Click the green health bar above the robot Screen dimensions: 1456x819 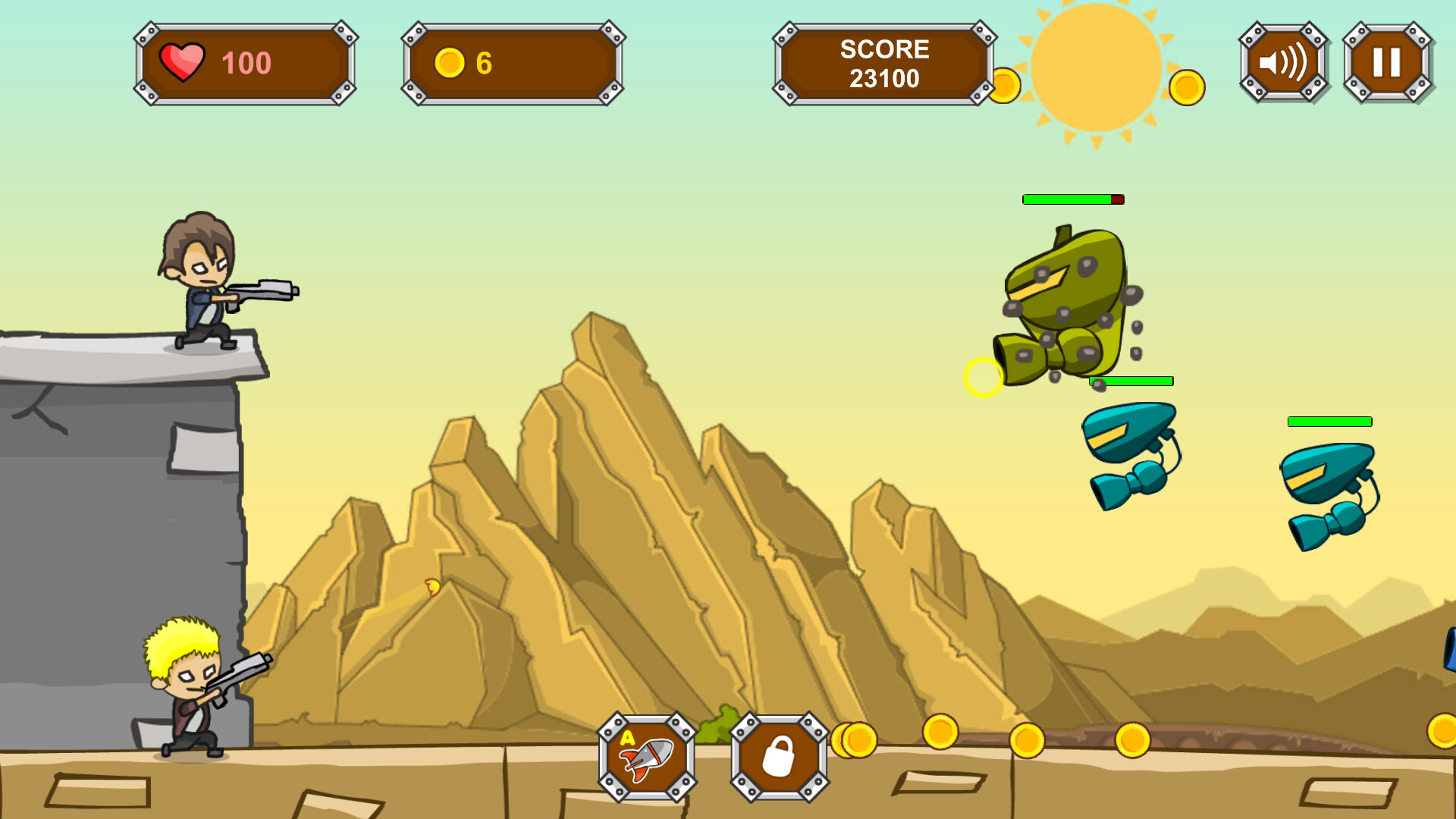[1065, 200]
